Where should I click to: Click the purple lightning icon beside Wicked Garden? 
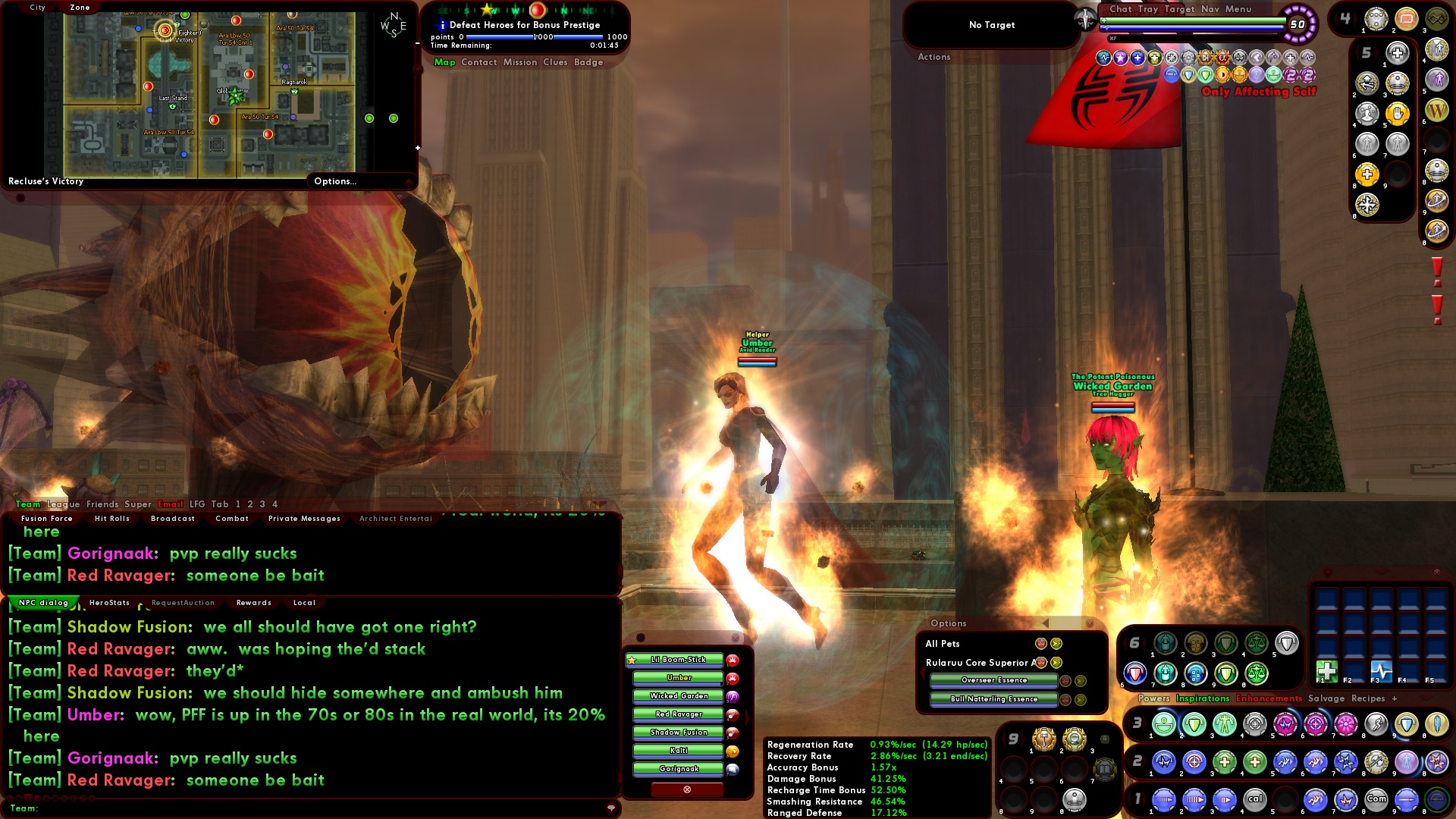pos(732,698)
